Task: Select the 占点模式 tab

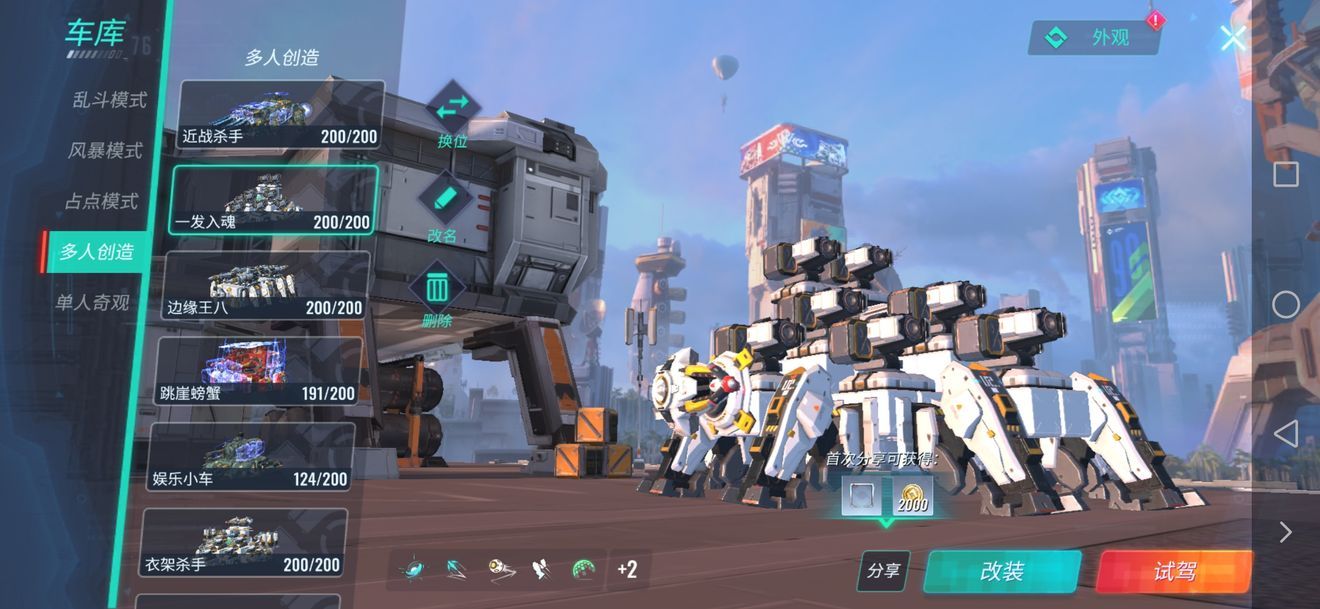Action: coord(101,201)
